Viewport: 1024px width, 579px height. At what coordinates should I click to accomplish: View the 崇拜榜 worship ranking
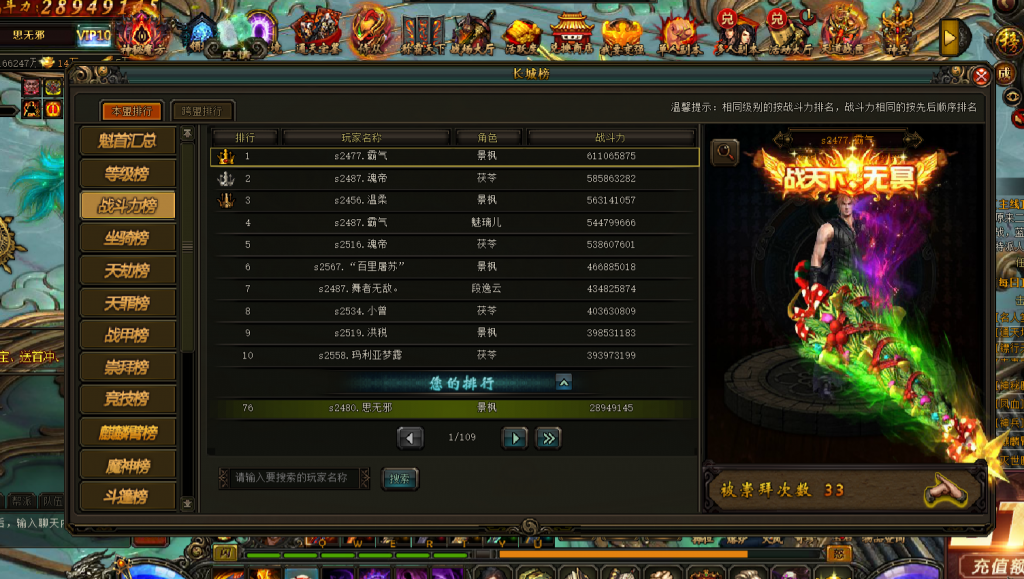(127, 367)
